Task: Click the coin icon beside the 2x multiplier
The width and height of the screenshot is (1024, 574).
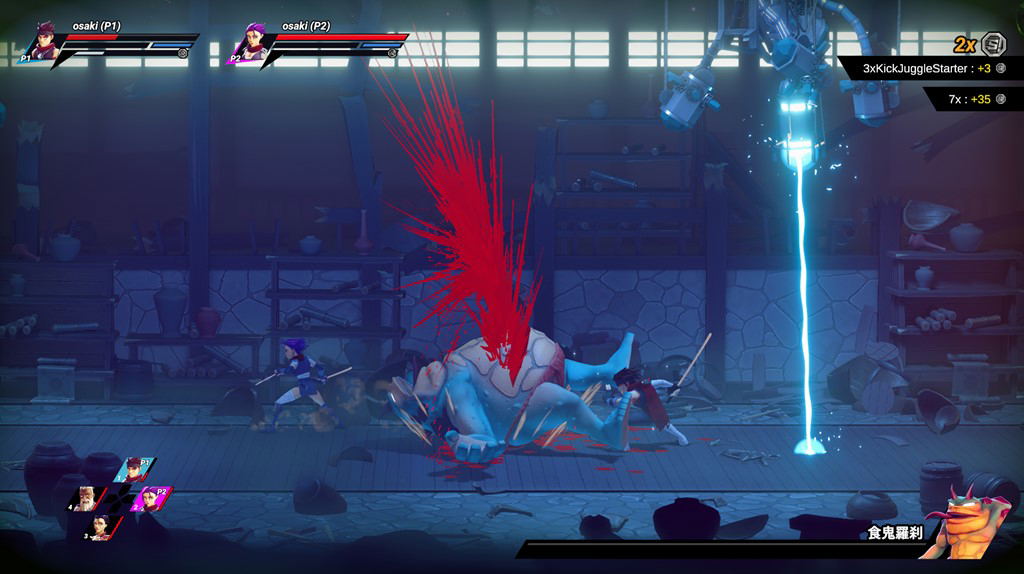Action: [993, 44]
